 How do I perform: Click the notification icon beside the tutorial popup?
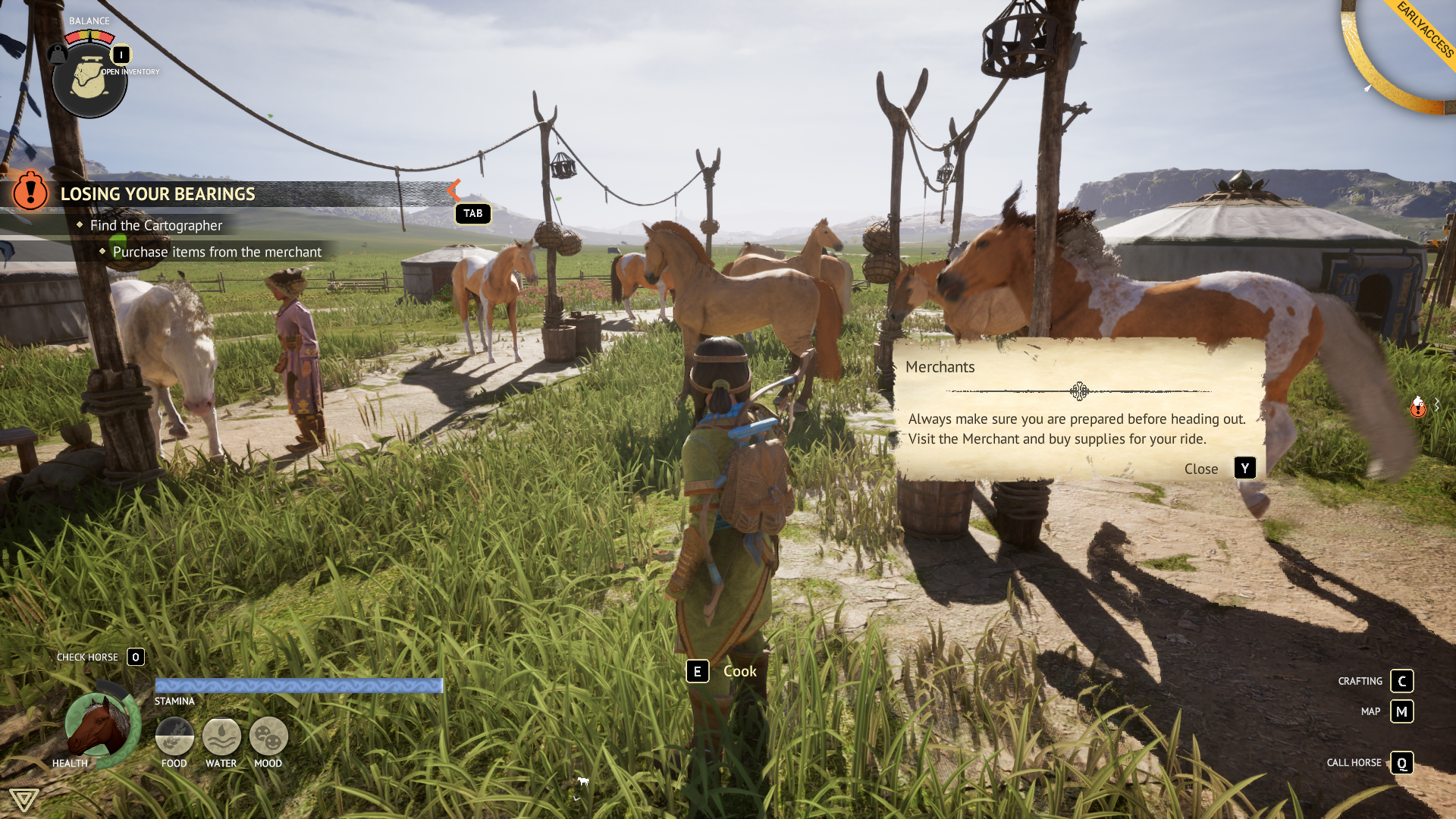tap(1418, 407)
